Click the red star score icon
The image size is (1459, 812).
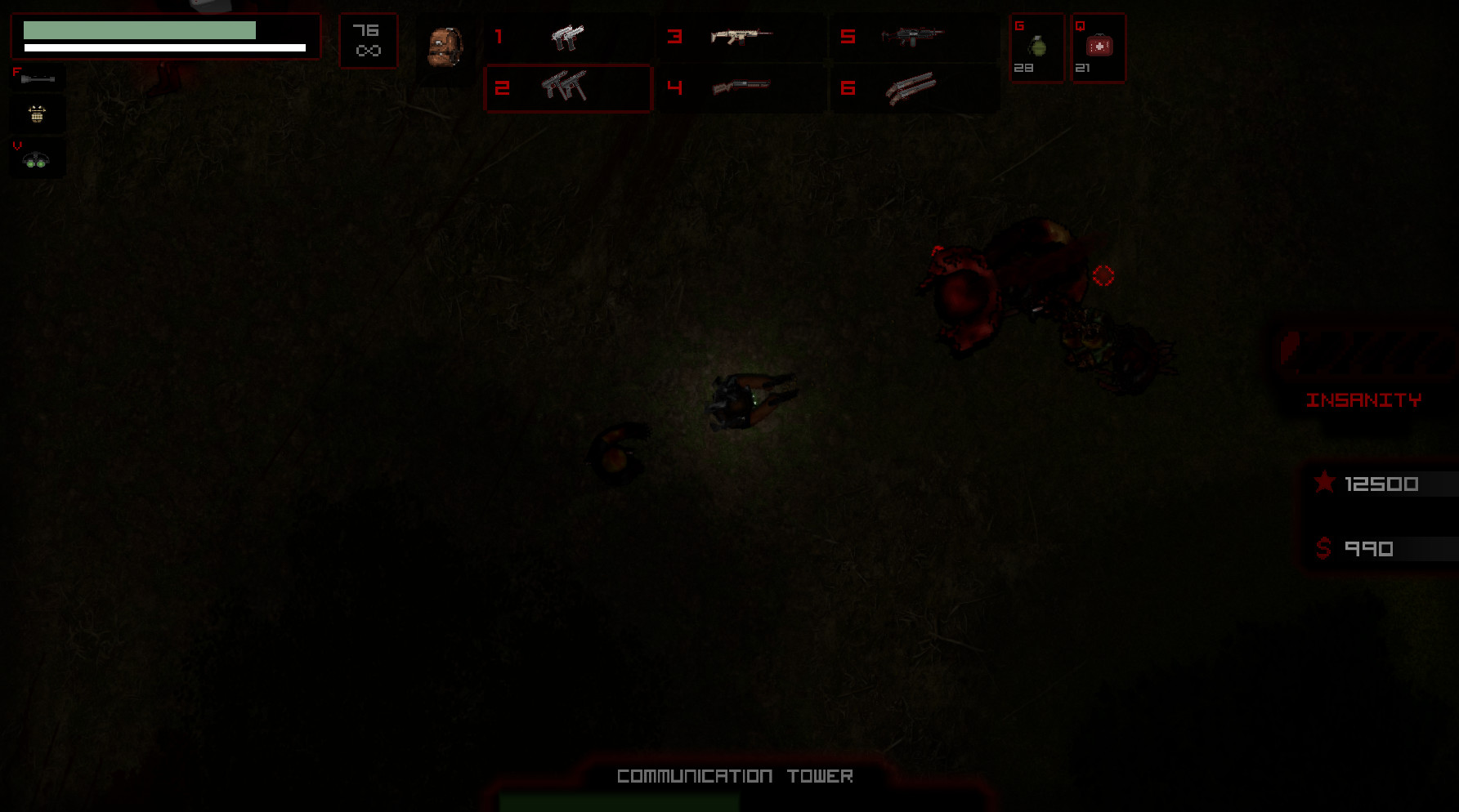[x=1324, y=483]
